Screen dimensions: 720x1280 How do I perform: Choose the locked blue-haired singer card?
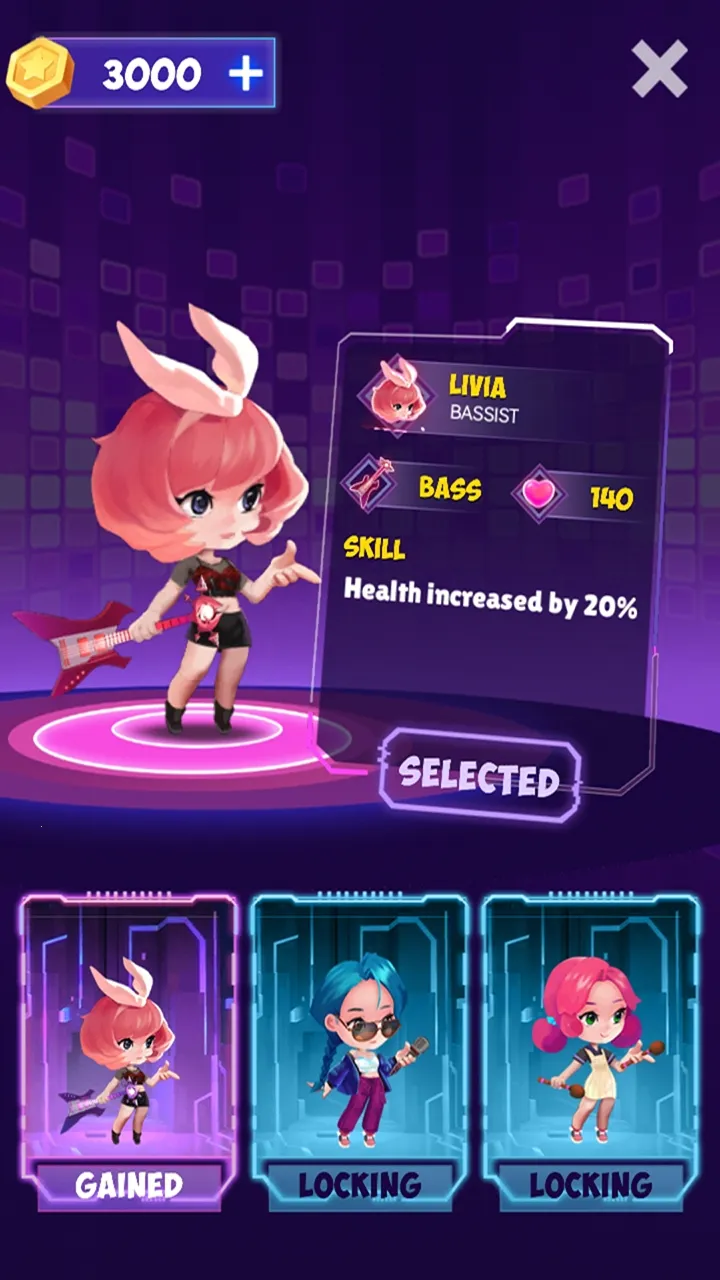click(x=359, y=1050)
